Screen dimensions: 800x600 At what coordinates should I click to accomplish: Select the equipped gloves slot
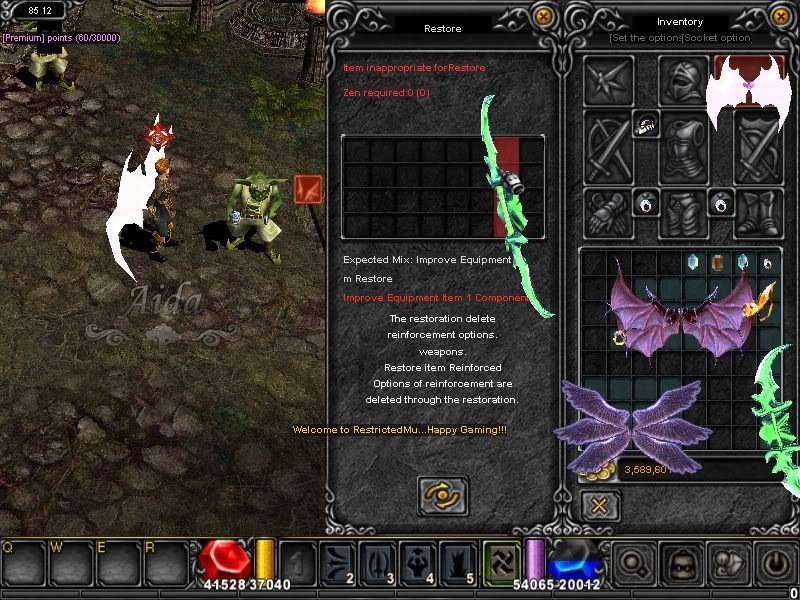coord(610,211)
